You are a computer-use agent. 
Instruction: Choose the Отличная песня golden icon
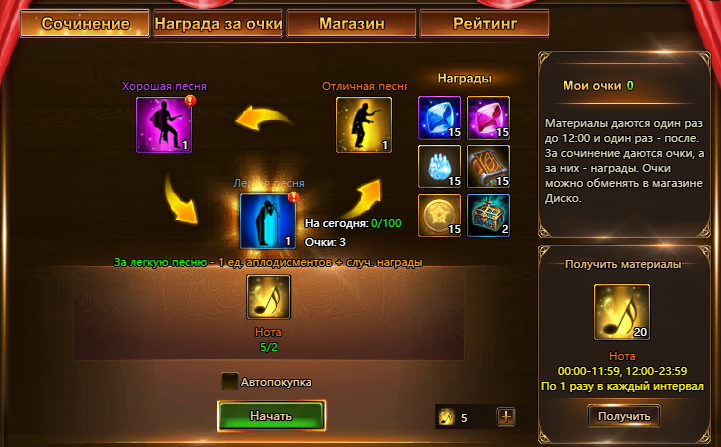coord(364,125)
